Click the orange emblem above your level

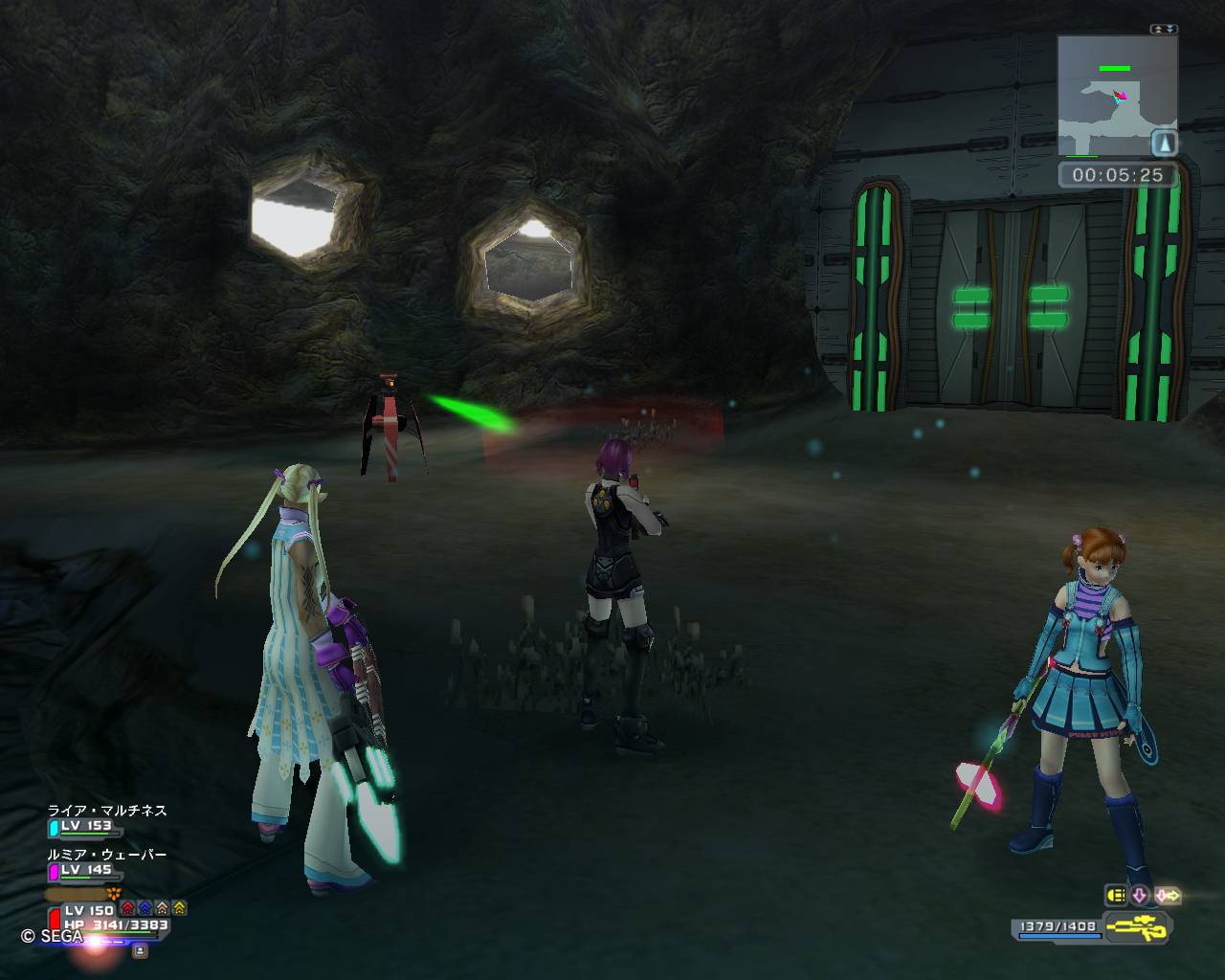[114, 893]
